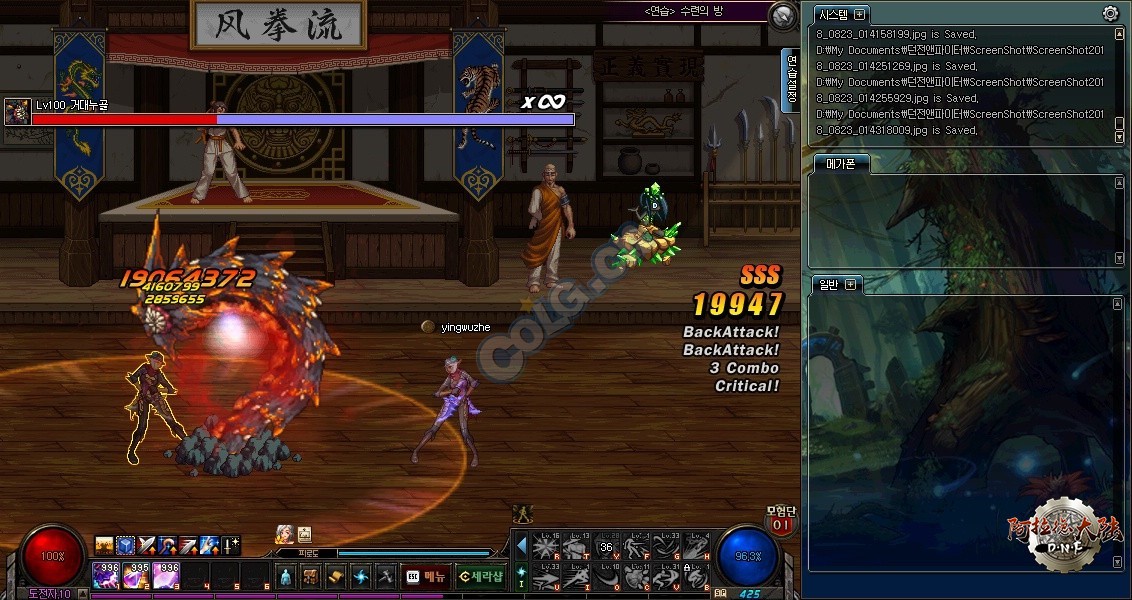Open the ESC 메뉴 menu button

click(426, 576)
